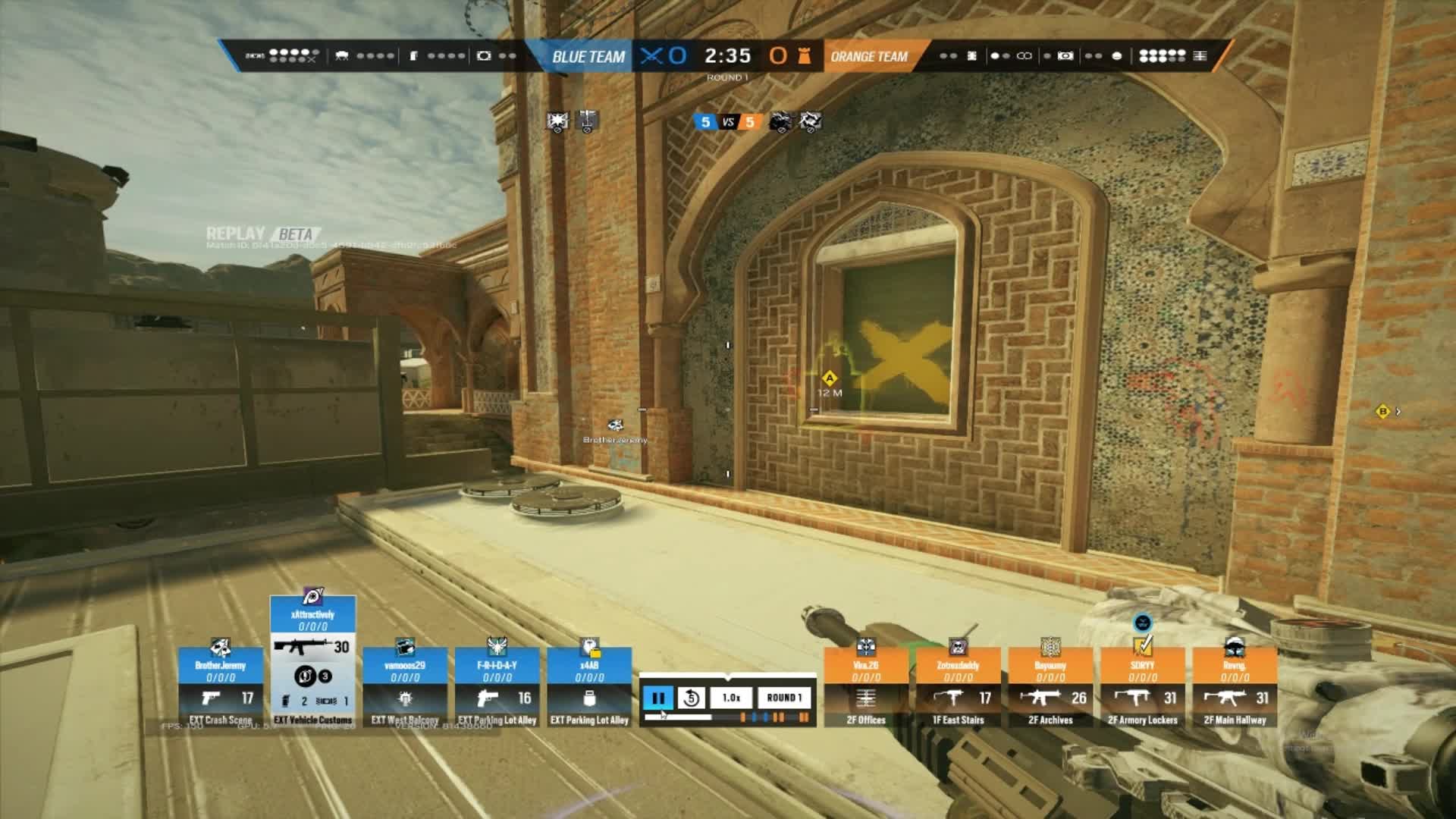Click the rewind 5 seconds icon

690,698
